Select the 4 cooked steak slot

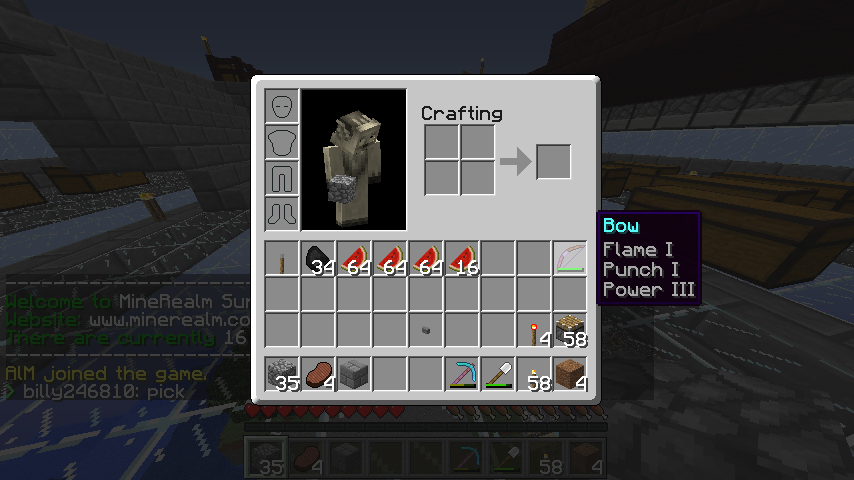click(x=318, y=374)
